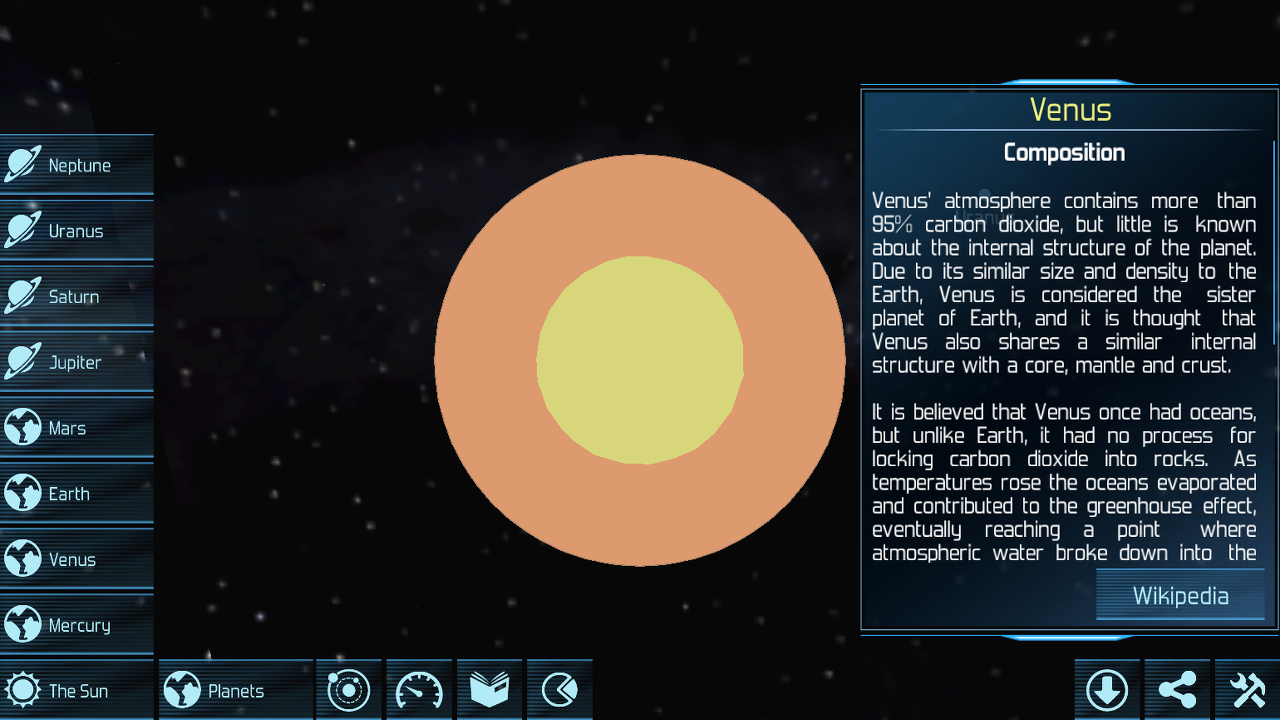Select Saturn from the sidebar
The width and height of the screenshot is (1280, 720).
point(77,296)
